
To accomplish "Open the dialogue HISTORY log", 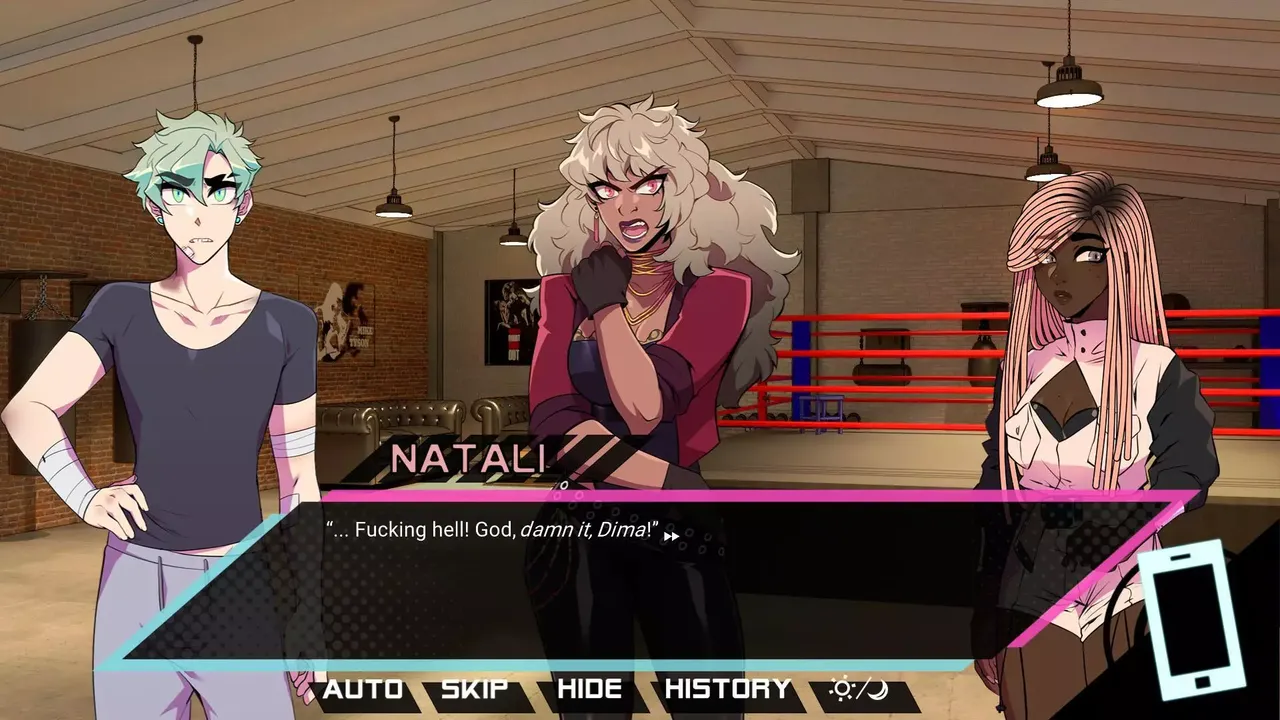I will coord(727,689).
